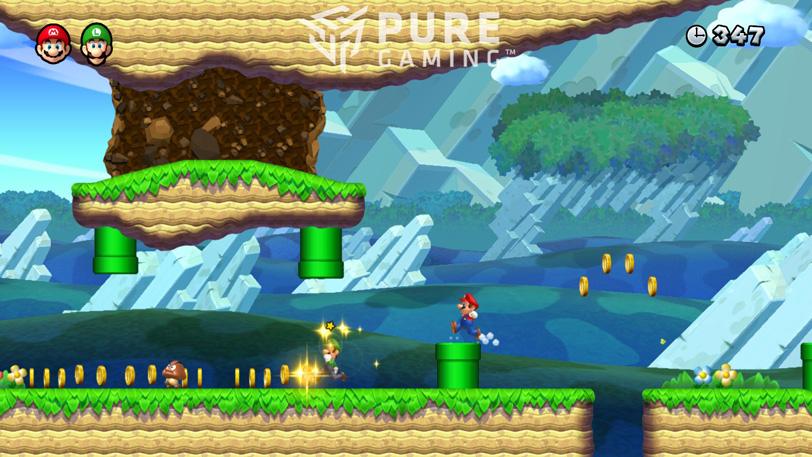Select Luigi's player head icon
Image resolution: width=812 pixels, height=457 pixels.
96,43
